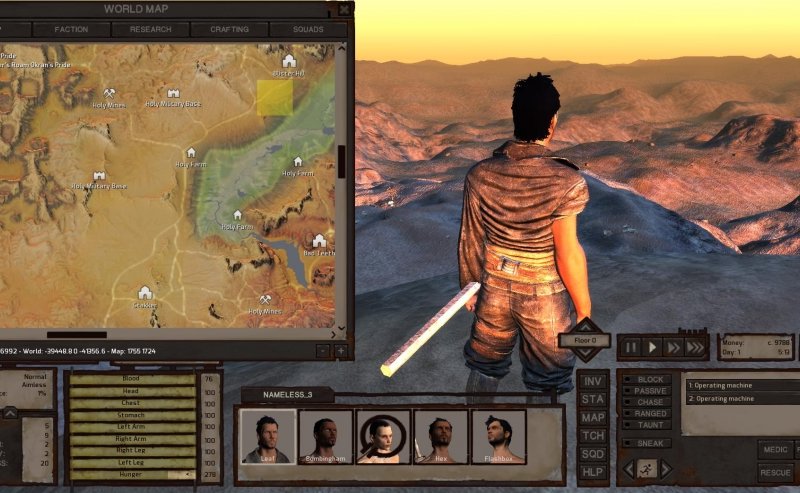Select the Holy Military Base map marker

pos(160,94)
